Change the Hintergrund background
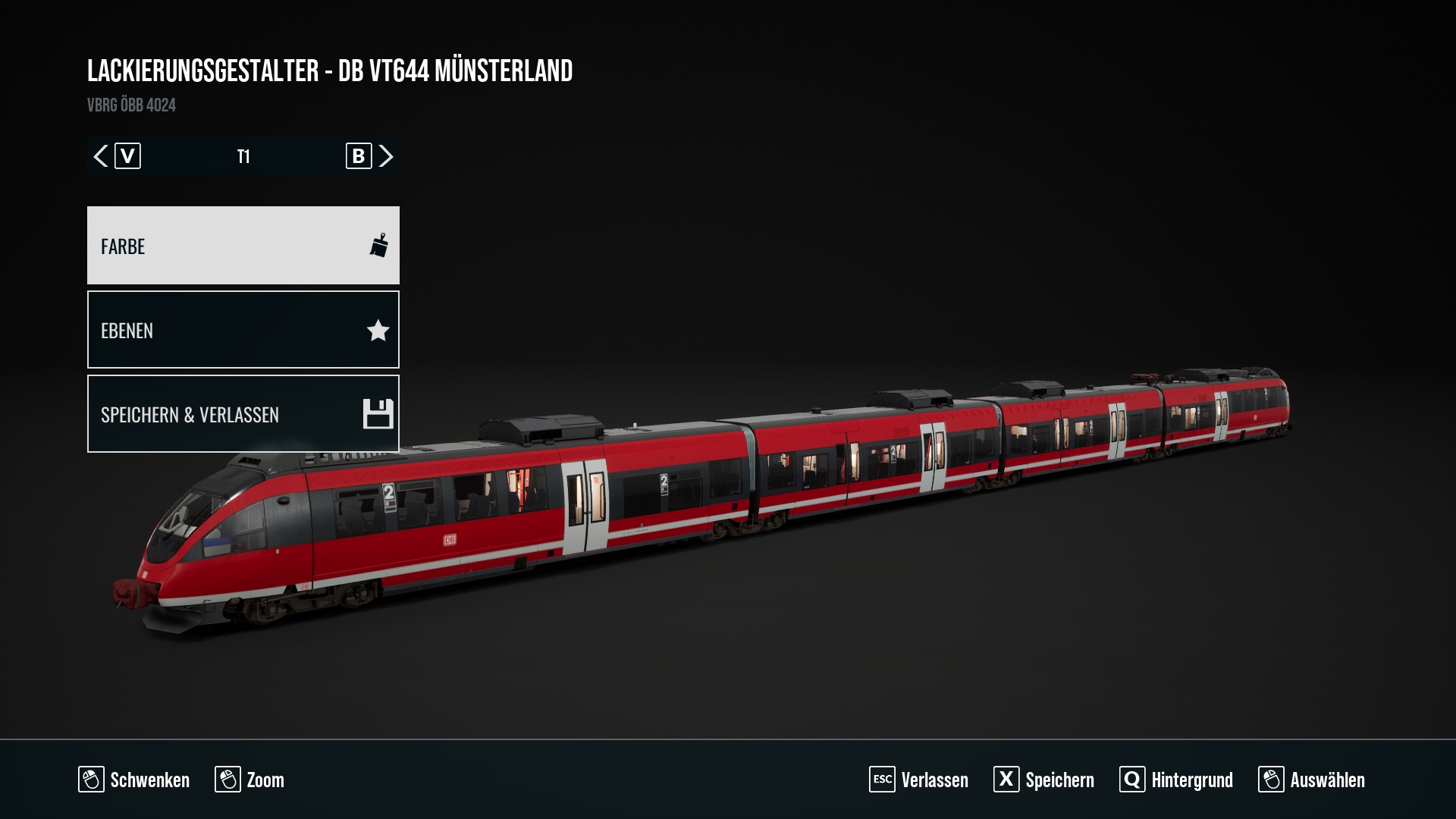1456x819 pixels. (1176, 780)
